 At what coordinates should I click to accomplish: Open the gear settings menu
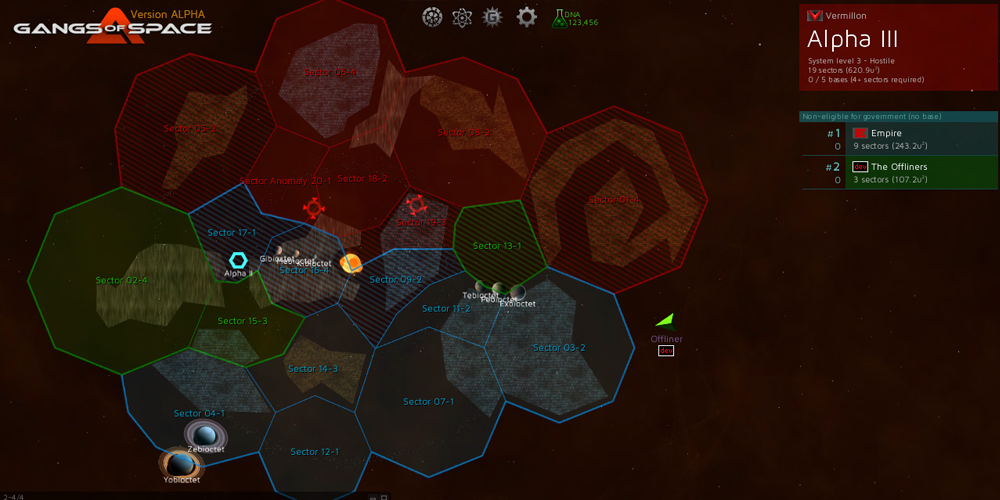point(527,17)
